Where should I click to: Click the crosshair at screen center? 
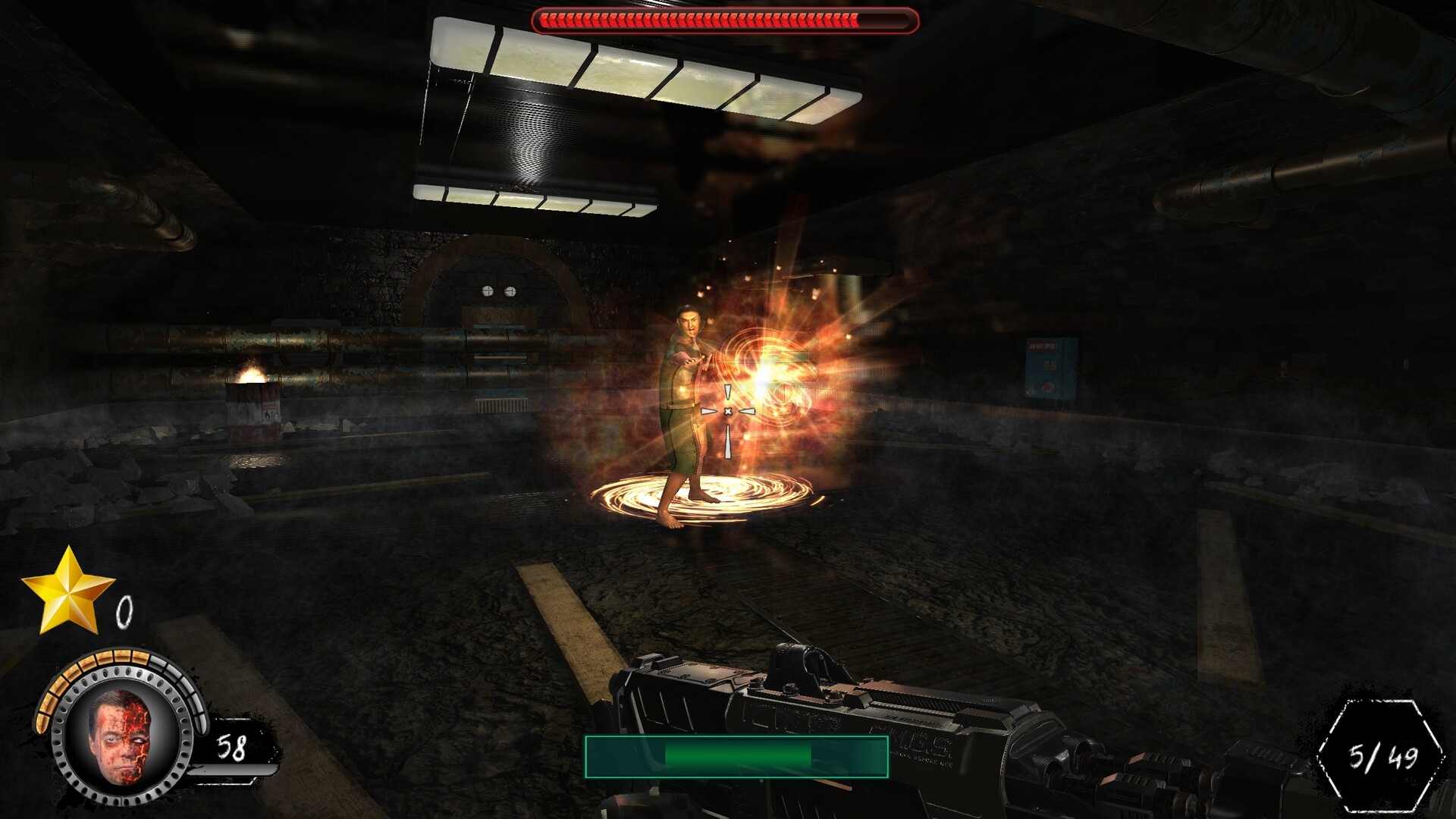728,409
